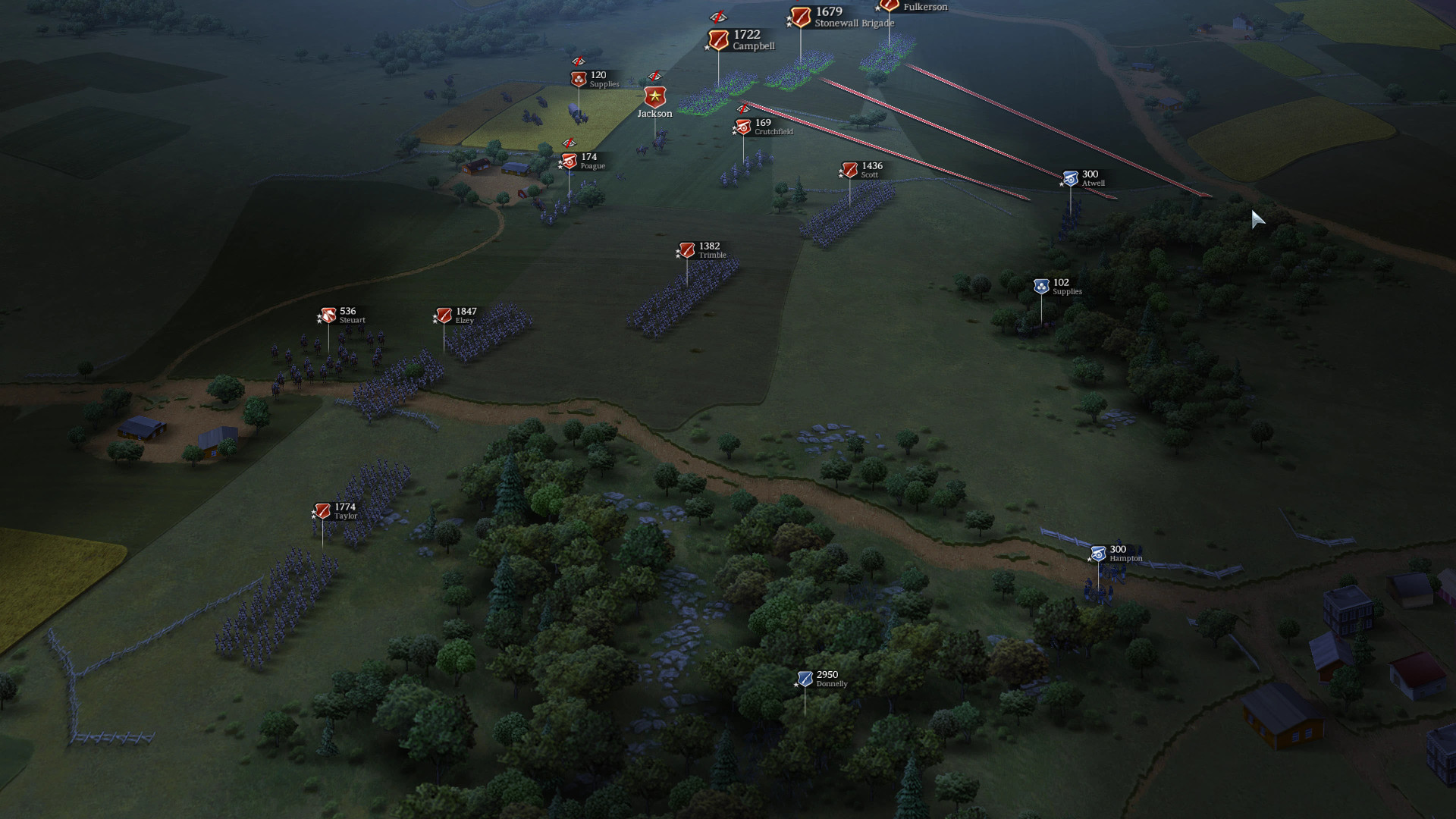The image size is (1456, 819).
Task: Click Atwell's Union unit shield
Action: tap(1069, 177)
